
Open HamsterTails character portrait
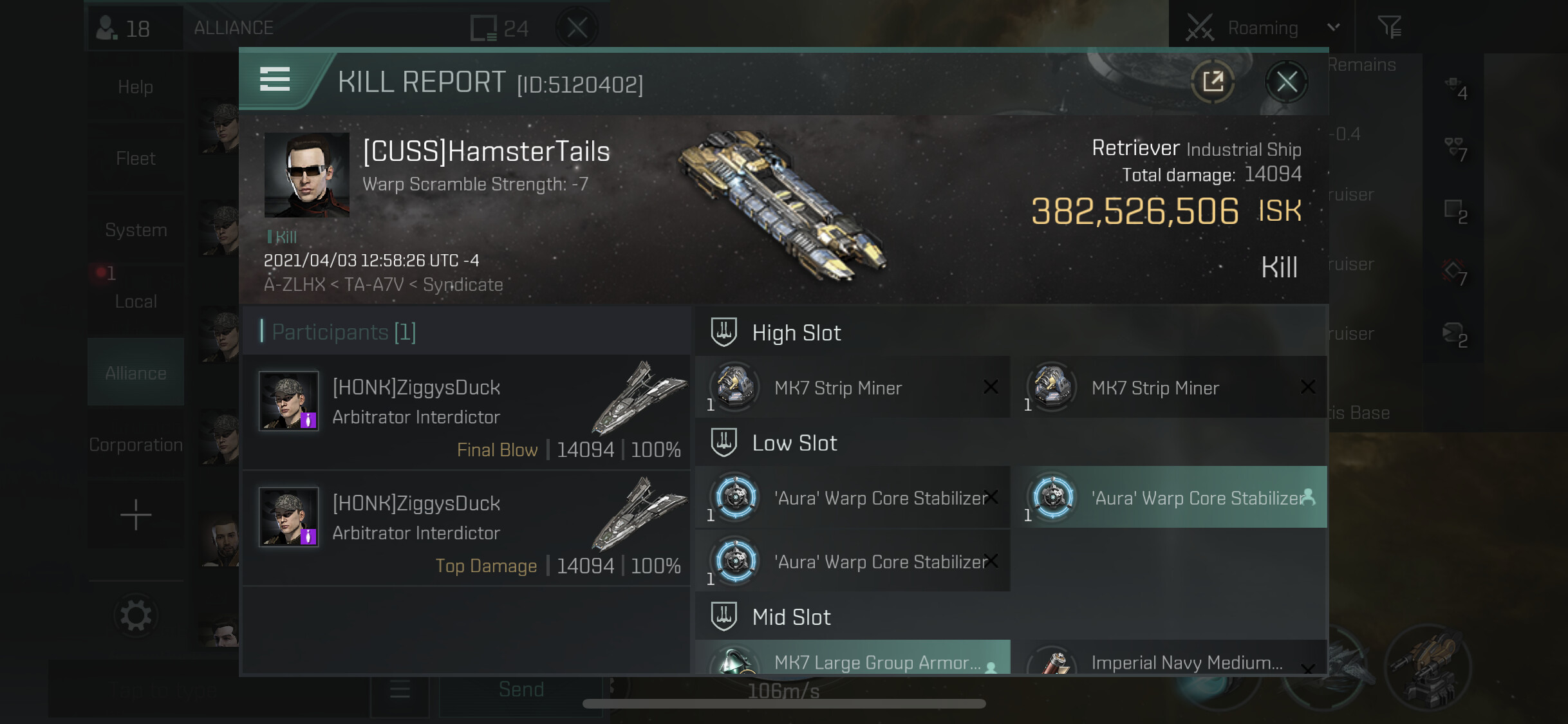click(x=307, y=174)
